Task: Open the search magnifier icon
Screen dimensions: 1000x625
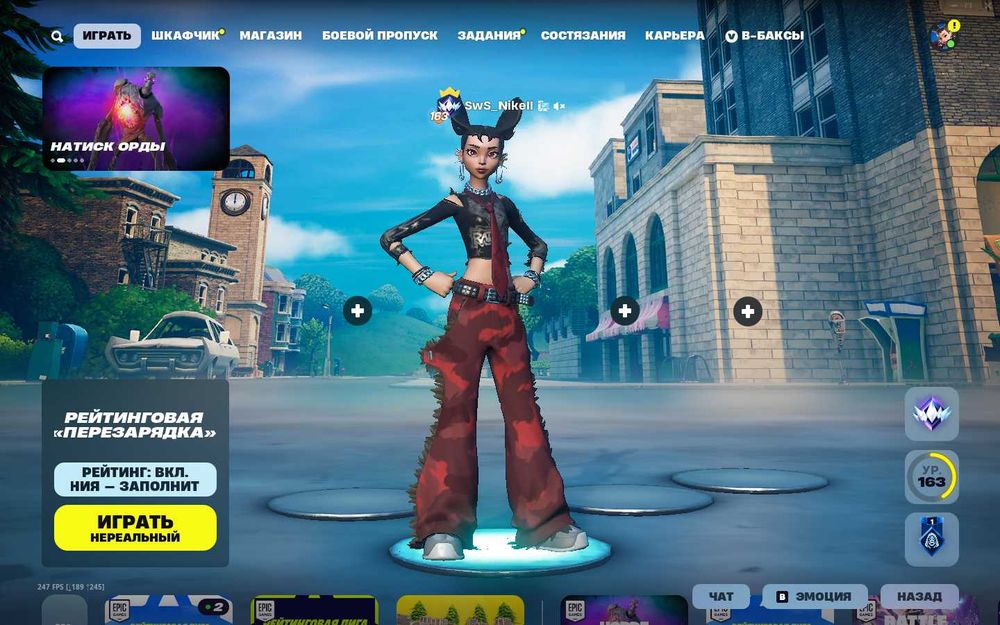Action: tap(57, 36)
